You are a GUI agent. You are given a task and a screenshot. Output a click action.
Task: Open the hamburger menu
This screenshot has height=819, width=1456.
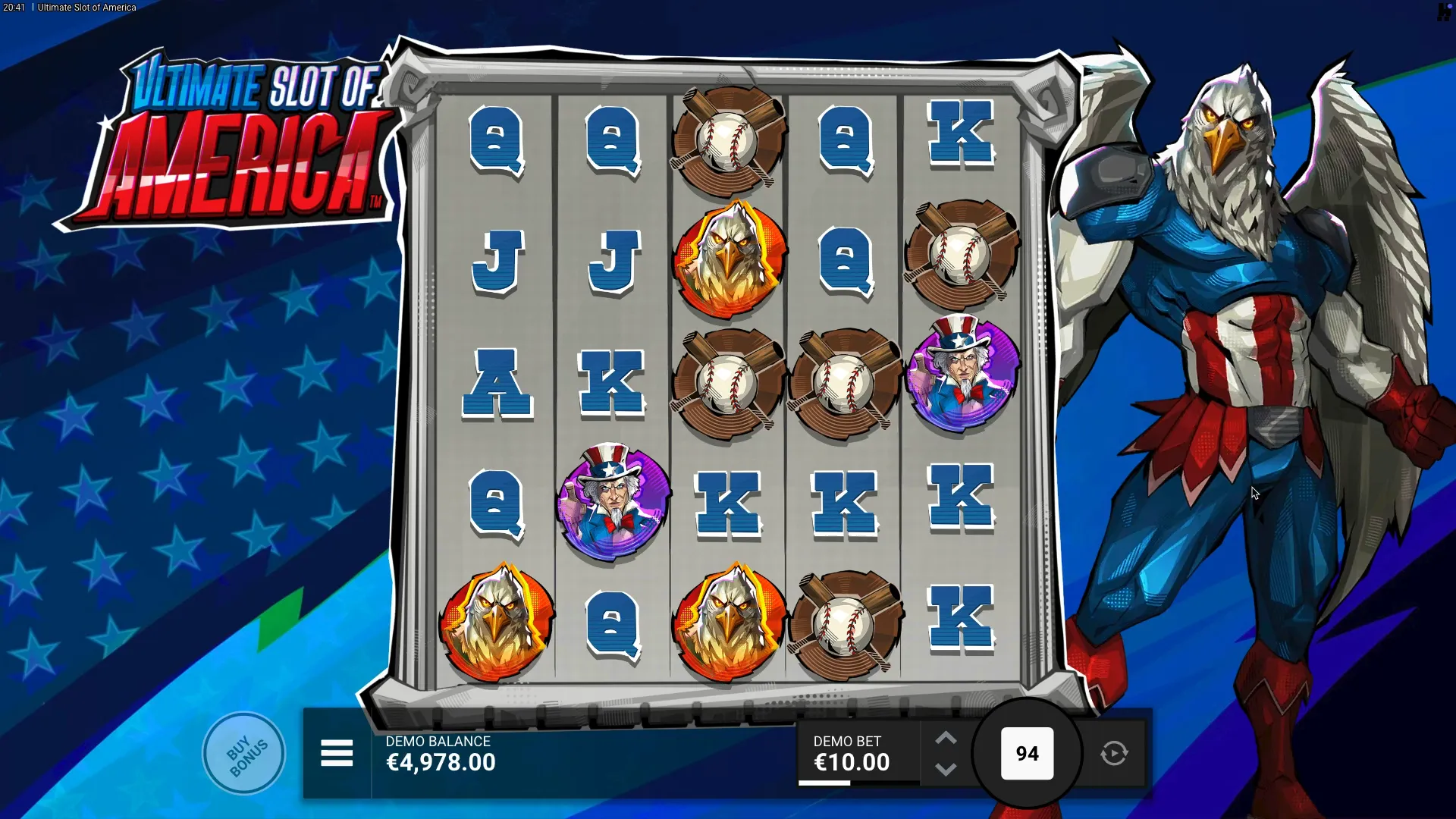click(x=337, y=754)
